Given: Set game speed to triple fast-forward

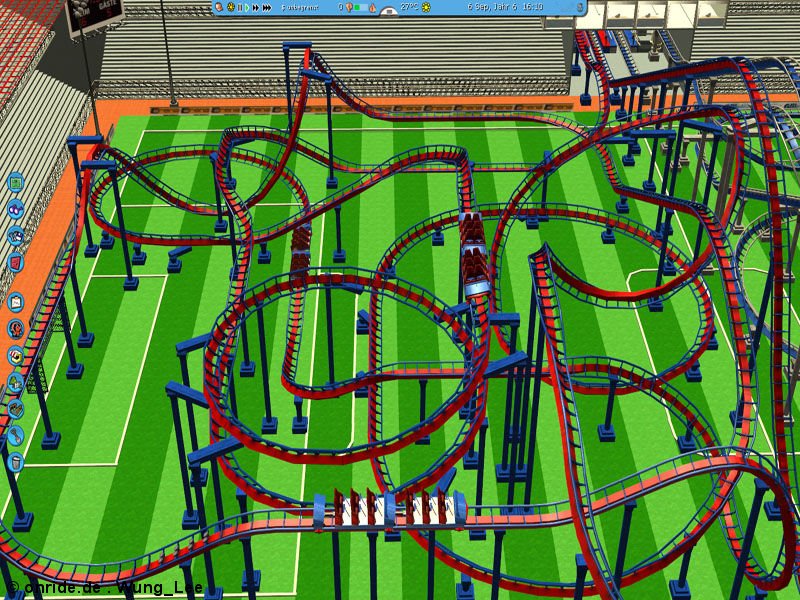Looking at the screenshot, I should coord(268,7).
